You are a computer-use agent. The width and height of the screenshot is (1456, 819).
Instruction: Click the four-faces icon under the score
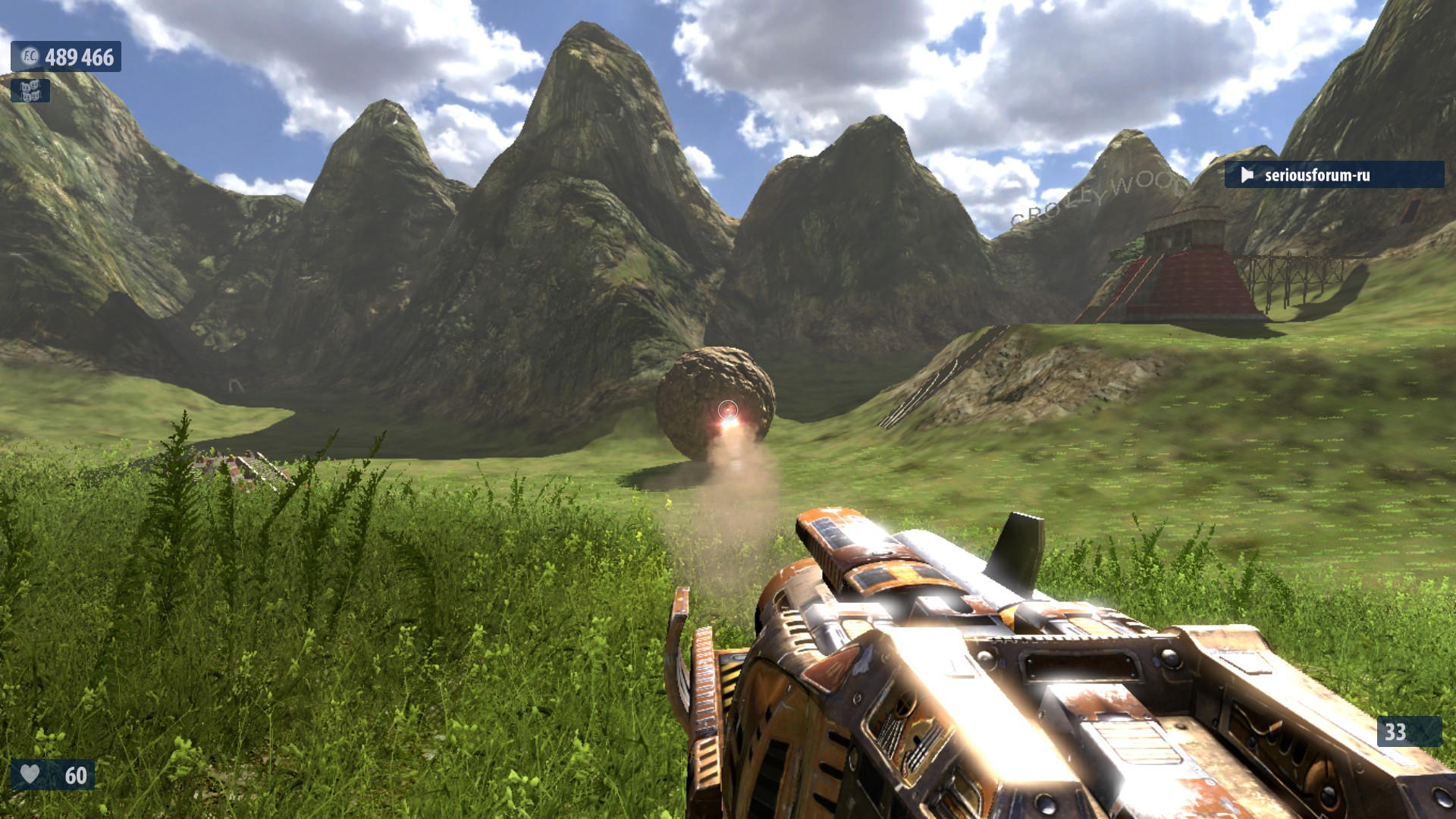click(x=30, y=91)
